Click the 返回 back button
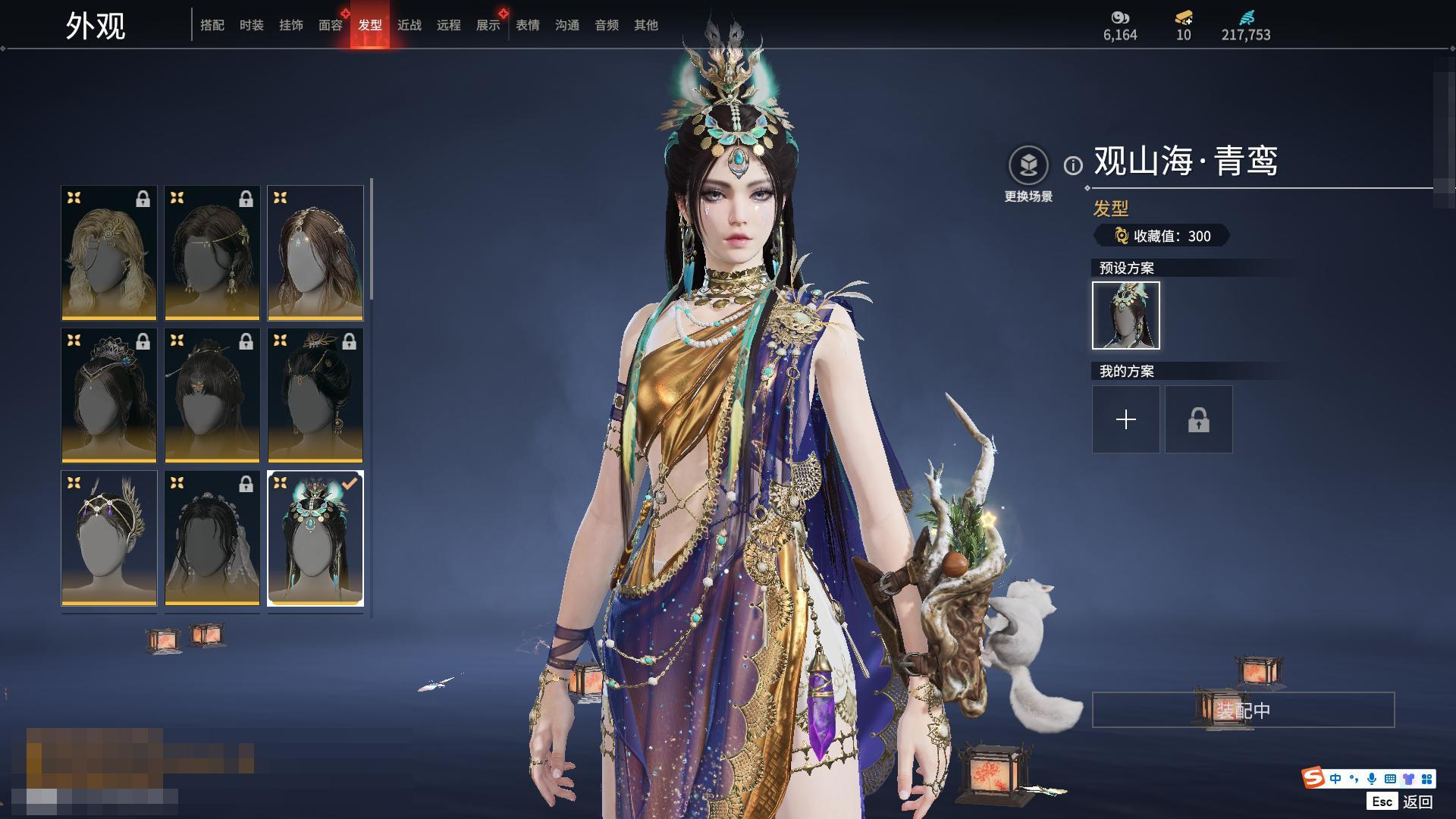The height and width of the screenshot is (819, 1456). tap(1417, 802)
